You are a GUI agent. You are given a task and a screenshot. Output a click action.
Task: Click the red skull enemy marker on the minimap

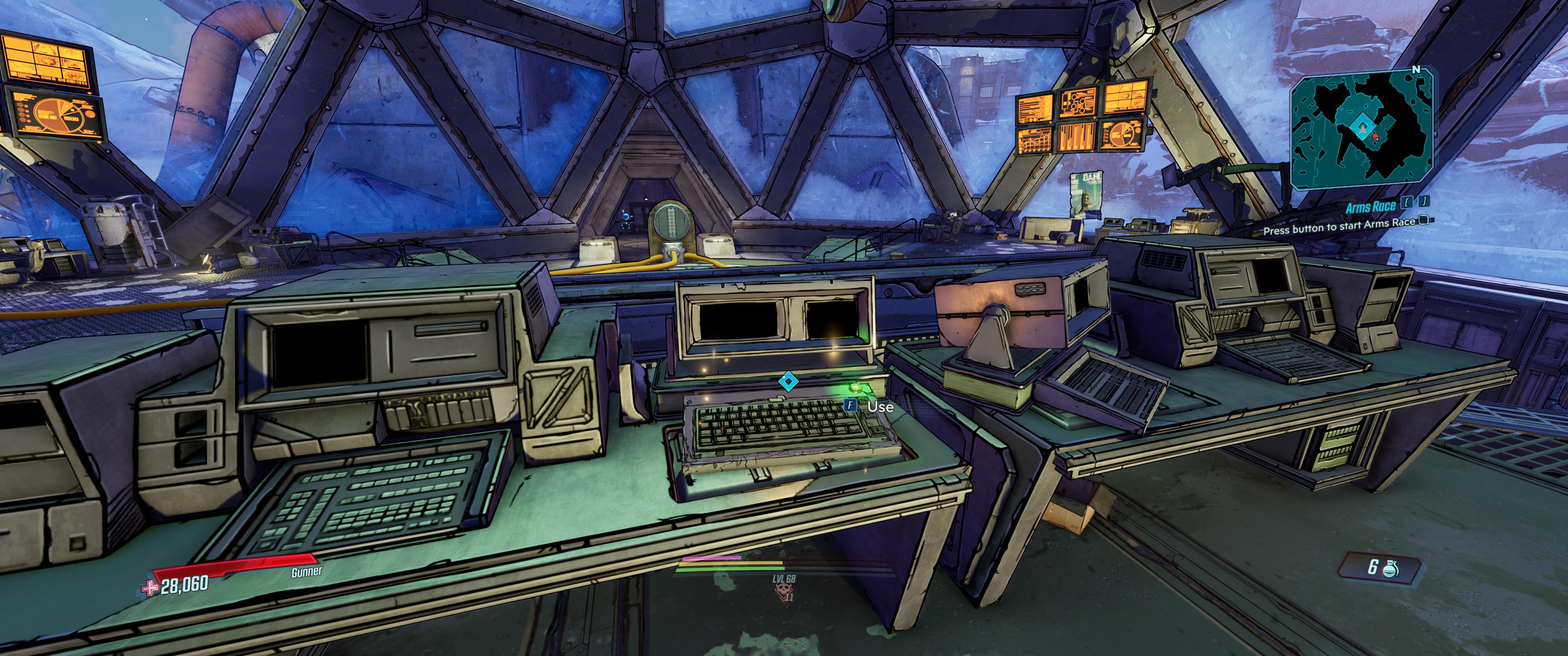click(1376, 137)
